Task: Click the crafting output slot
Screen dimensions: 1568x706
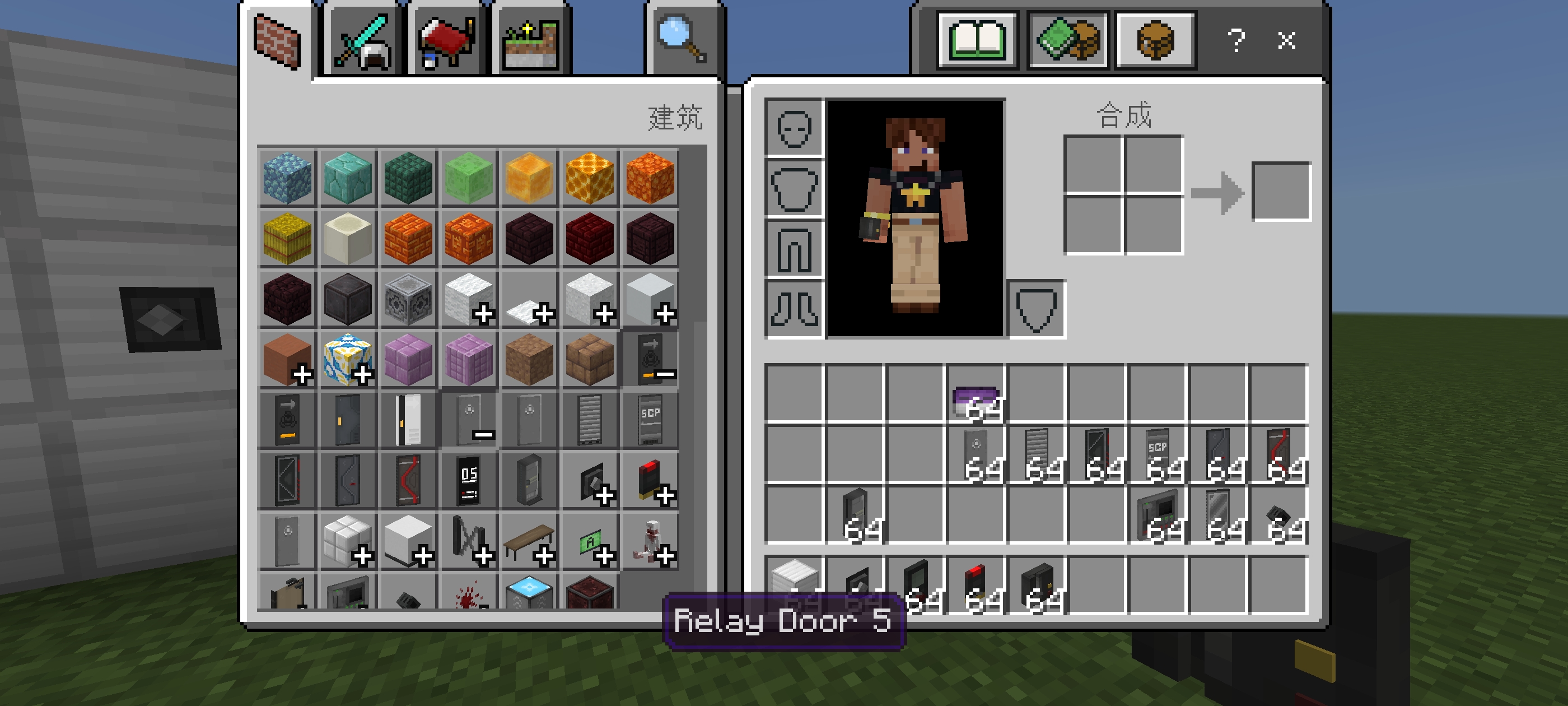Action: [1281, 191]
